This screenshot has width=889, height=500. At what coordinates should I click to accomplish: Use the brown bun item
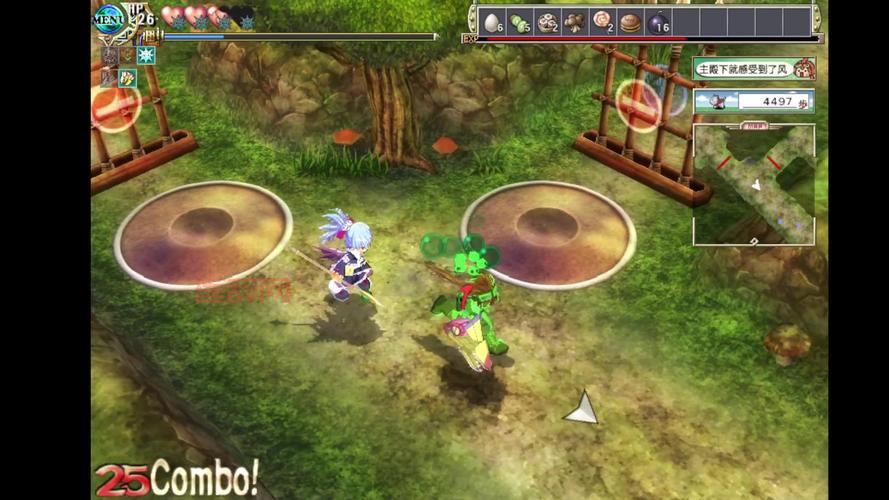click(x=630, y=22)
